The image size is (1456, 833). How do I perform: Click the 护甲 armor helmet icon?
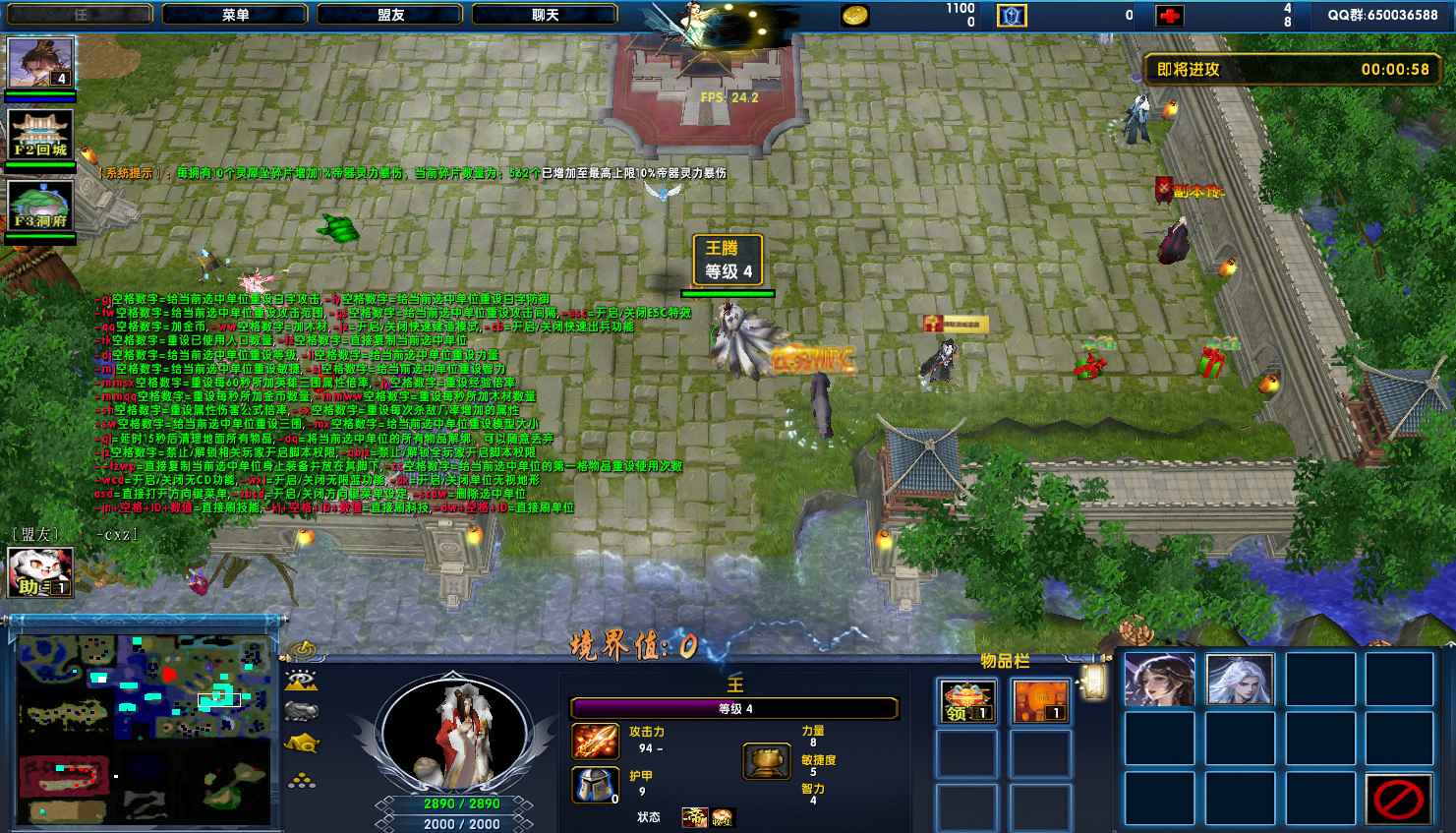[x=595, y=785]
